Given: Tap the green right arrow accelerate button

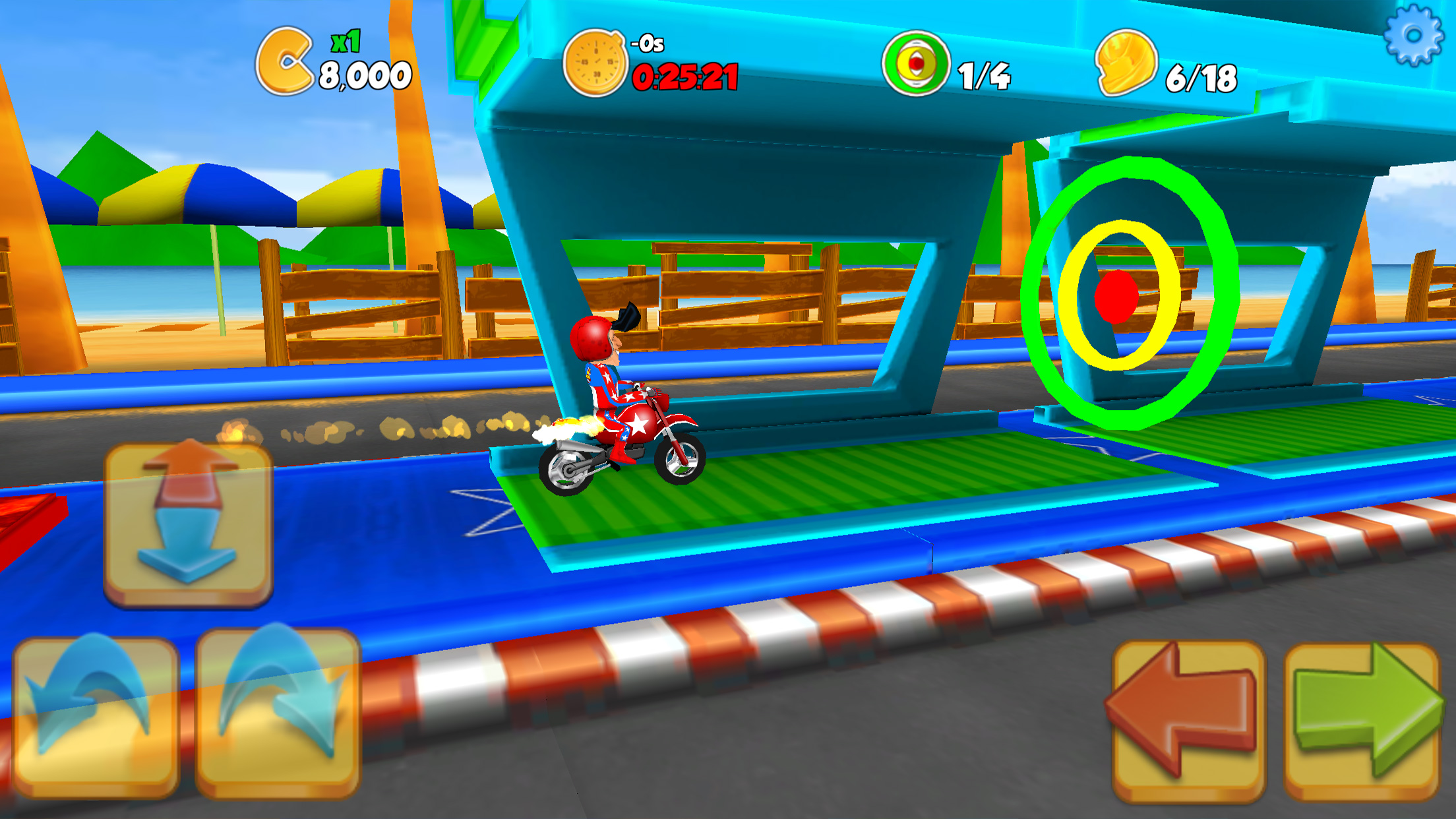Looking at the screenshot, I should pyautogui.click(x=1362, y=720).
